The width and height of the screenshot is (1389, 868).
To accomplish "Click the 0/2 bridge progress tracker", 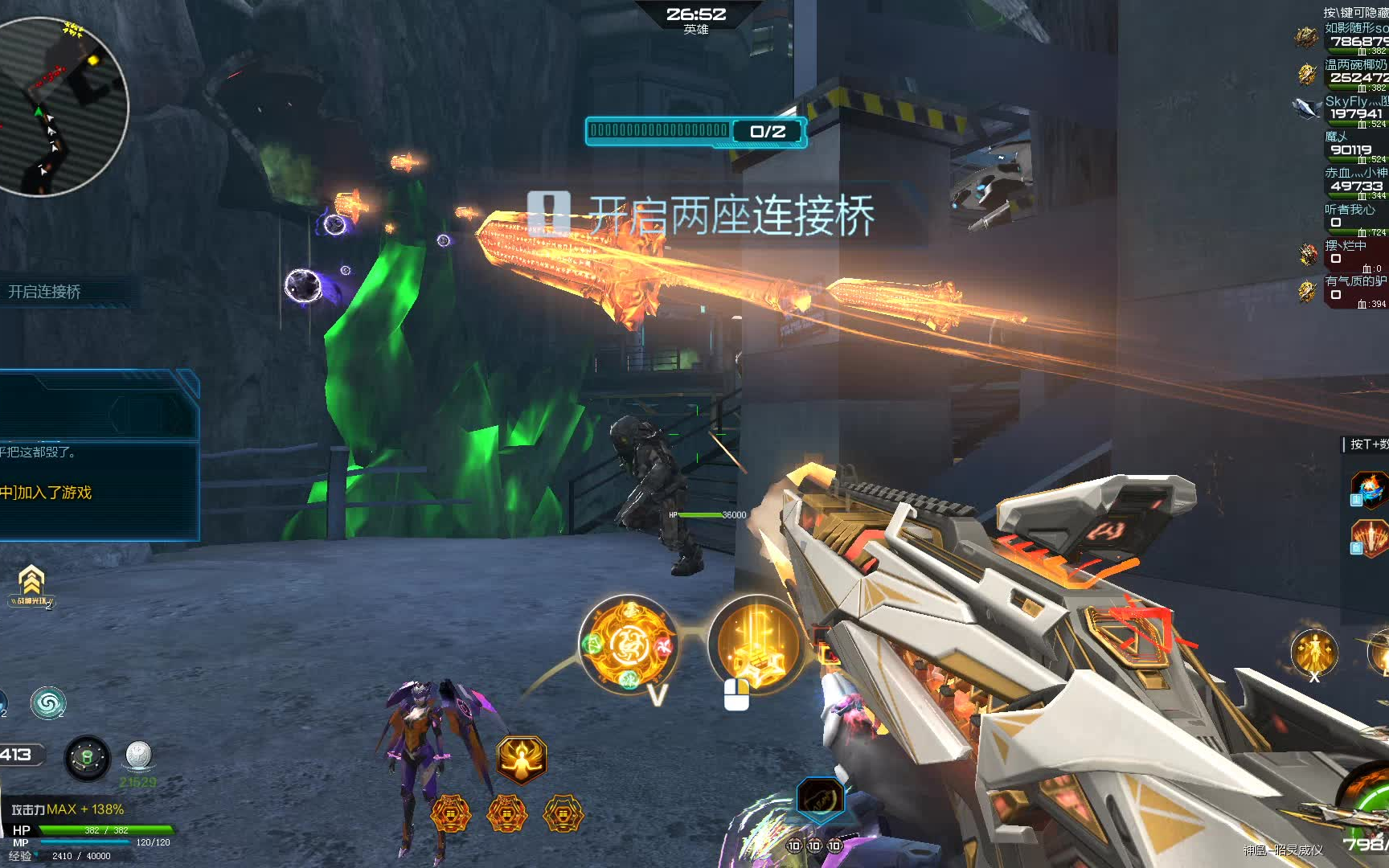I will (x=695, y=132).
